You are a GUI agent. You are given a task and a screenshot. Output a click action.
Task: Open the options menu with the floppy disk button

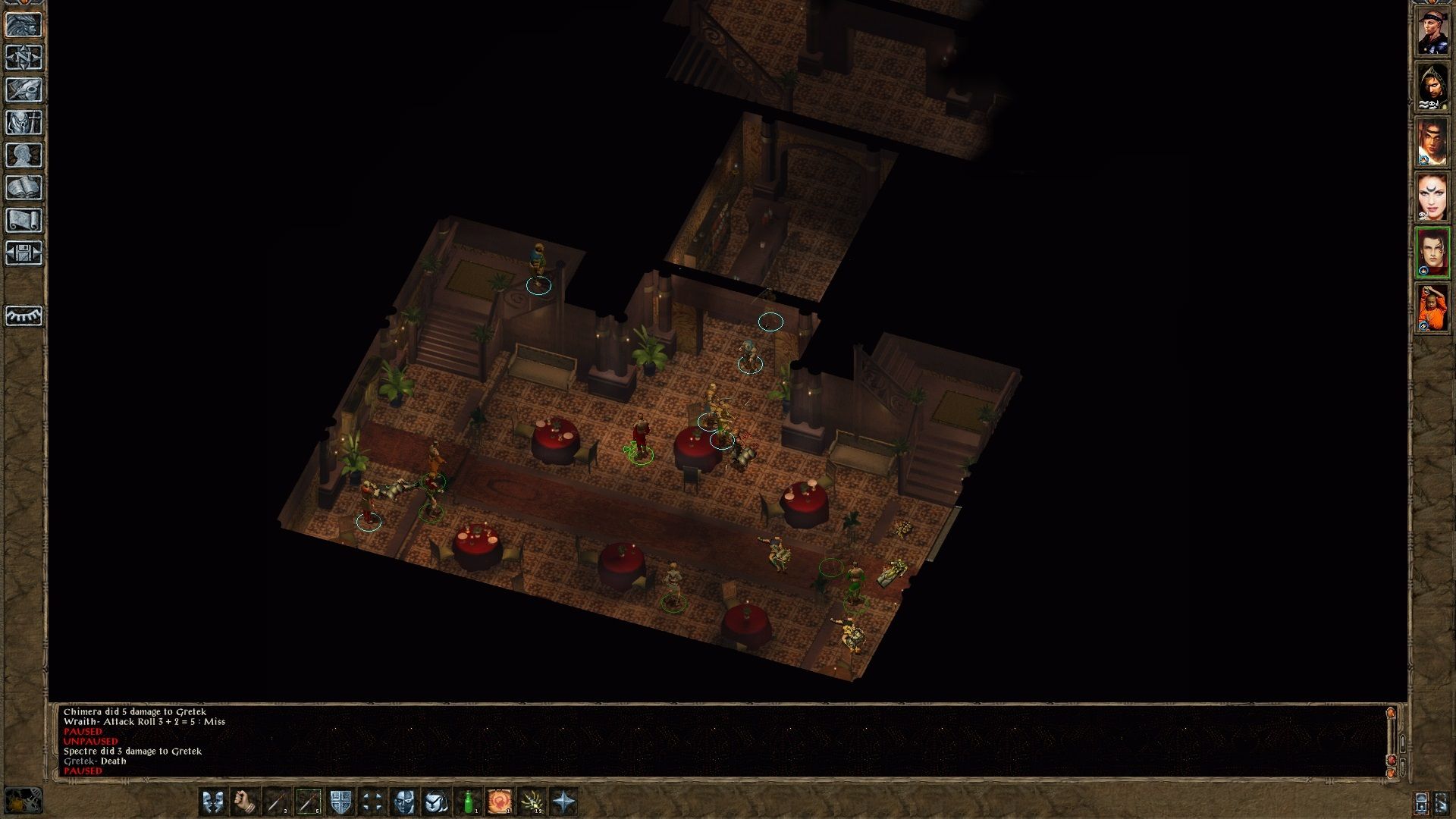click(x=24, y=253)
